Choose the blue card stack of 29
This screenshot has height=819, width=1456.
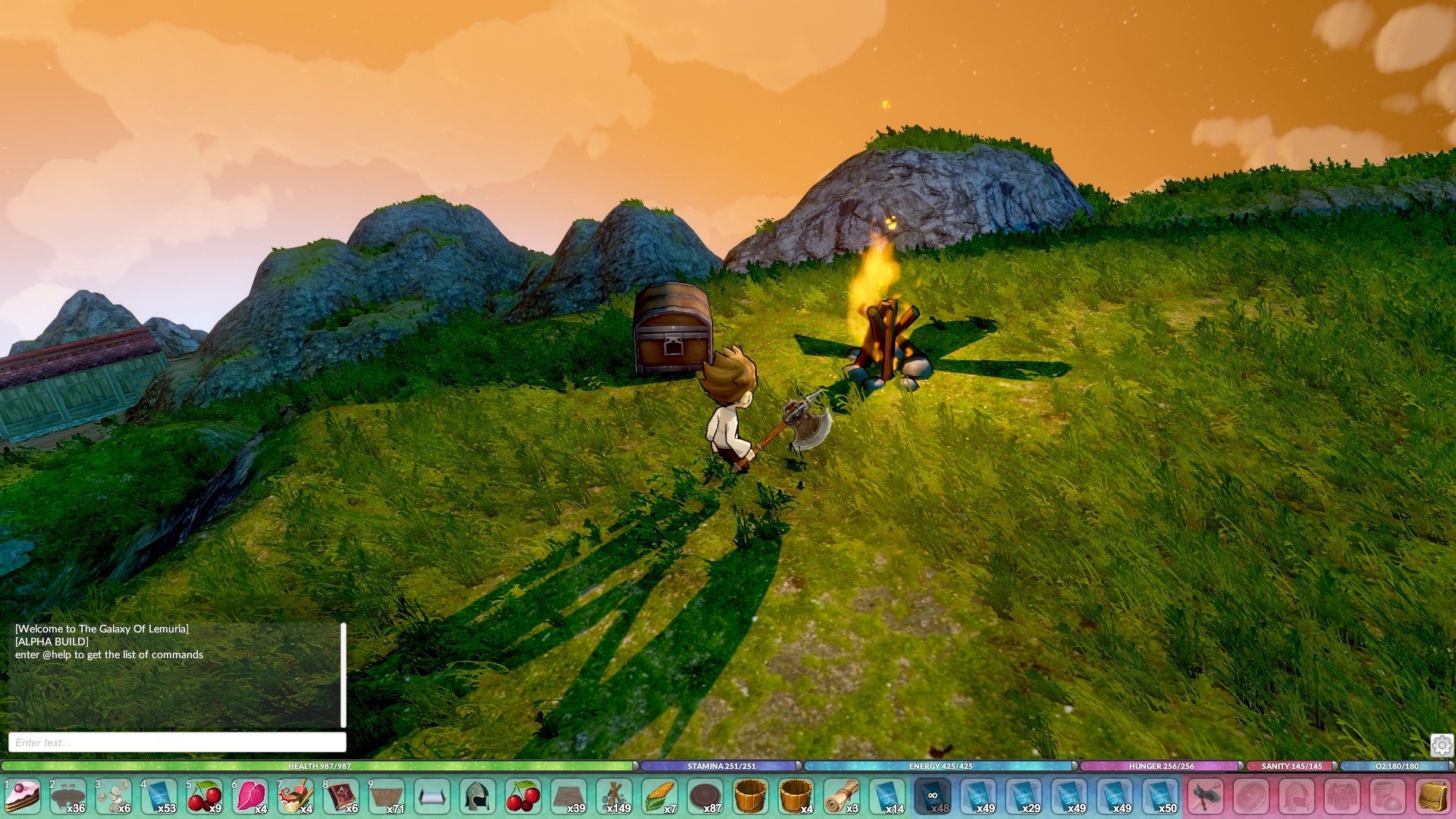point(1024,797)
